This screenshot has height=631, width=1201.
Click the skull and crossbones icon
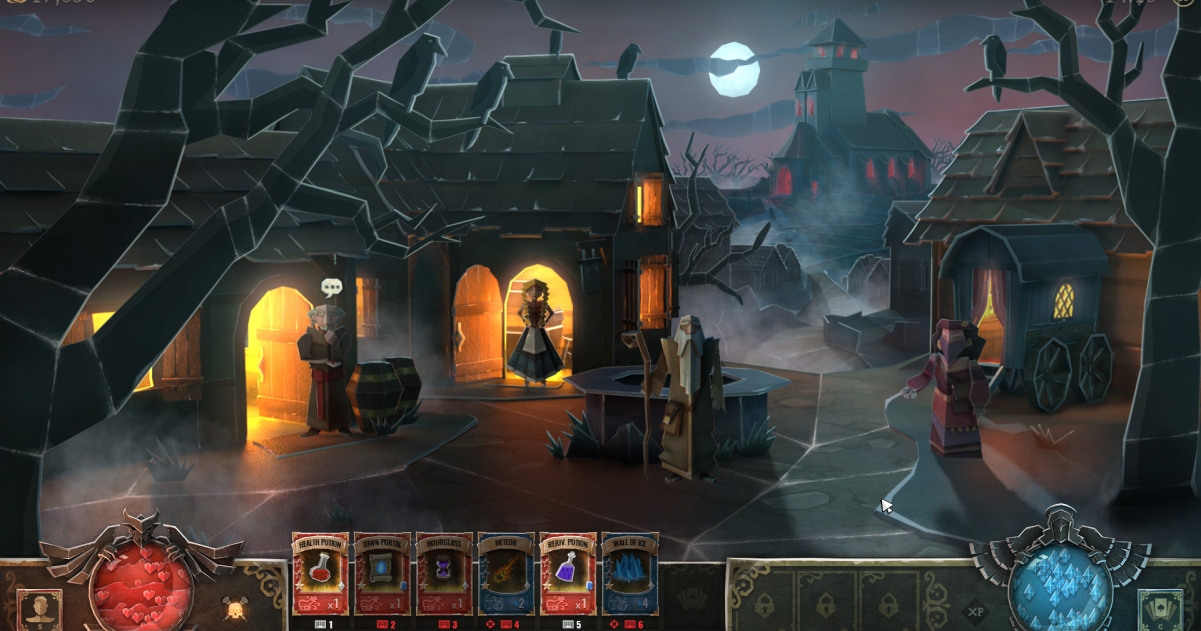tap(235, 607)
